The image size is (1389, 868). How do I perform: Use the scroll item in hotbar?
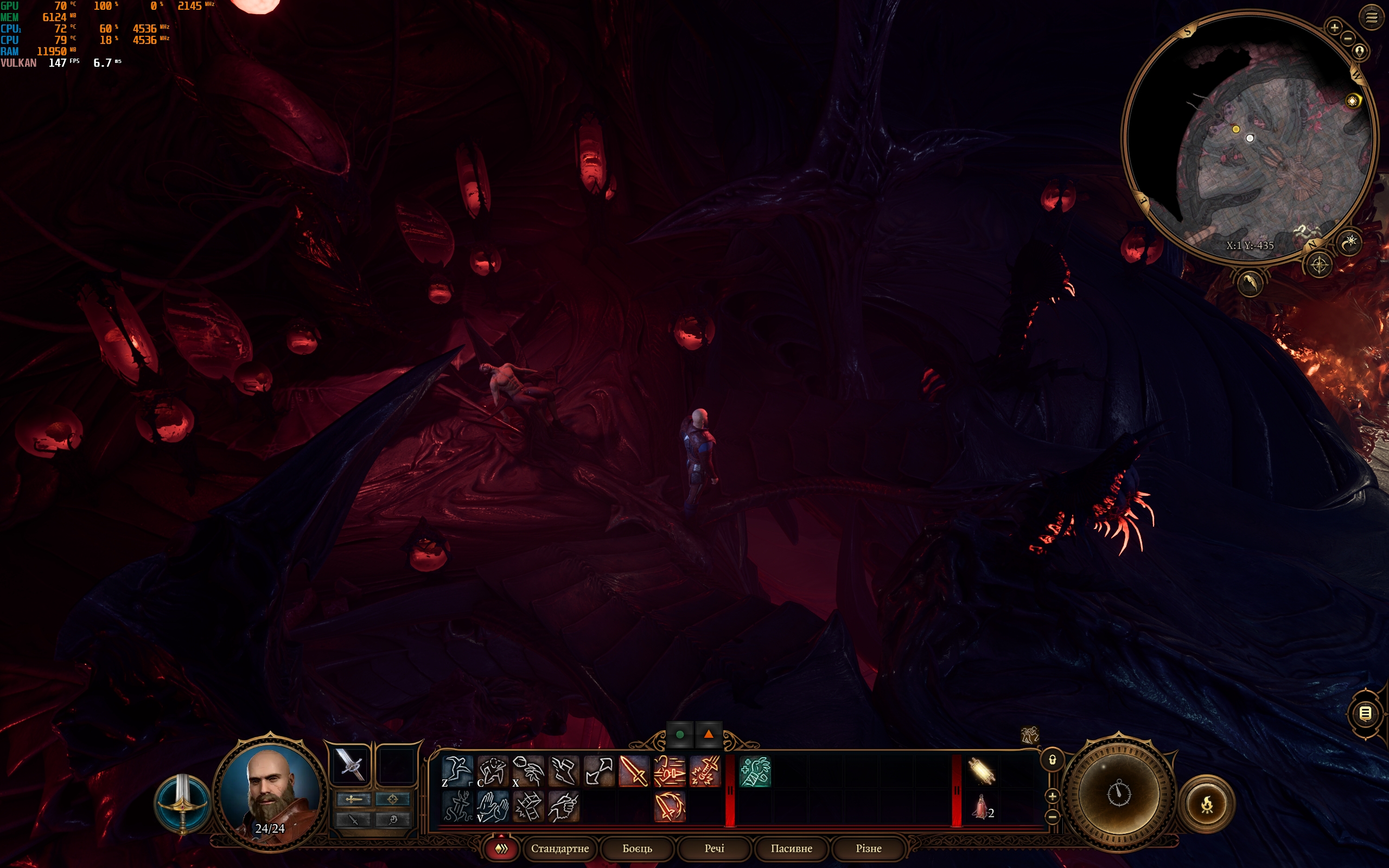point(981,770)
